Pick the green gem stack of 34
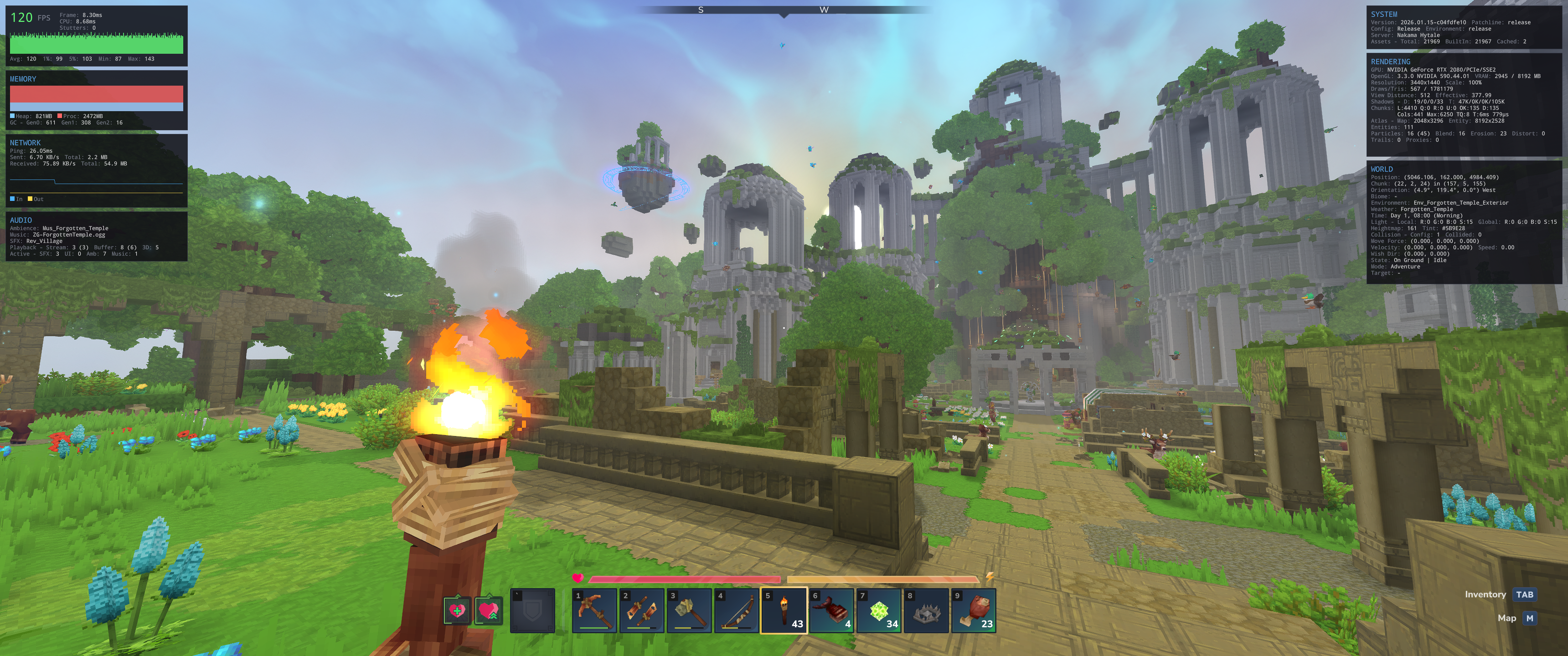Screen dimensions: 1568x656 tap(879, 610)
